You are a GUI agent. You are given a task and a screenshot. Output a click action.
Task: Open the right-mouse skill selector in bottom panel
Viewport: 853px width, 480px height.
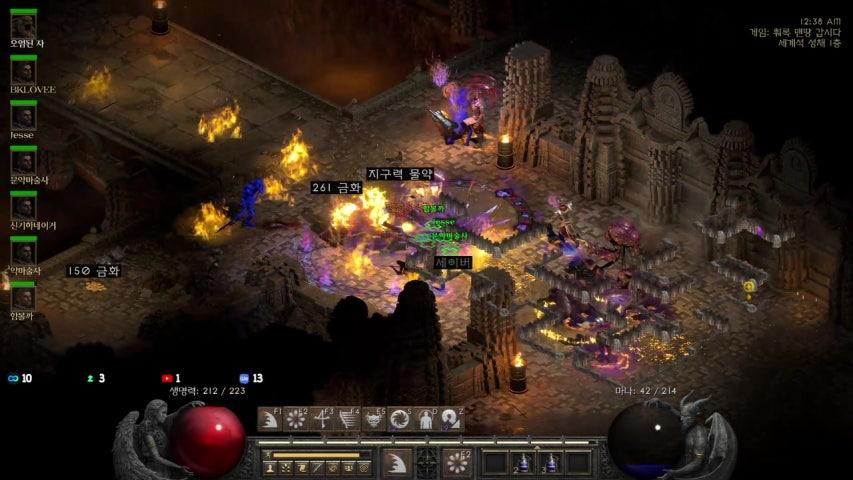(x=458, y=462)
